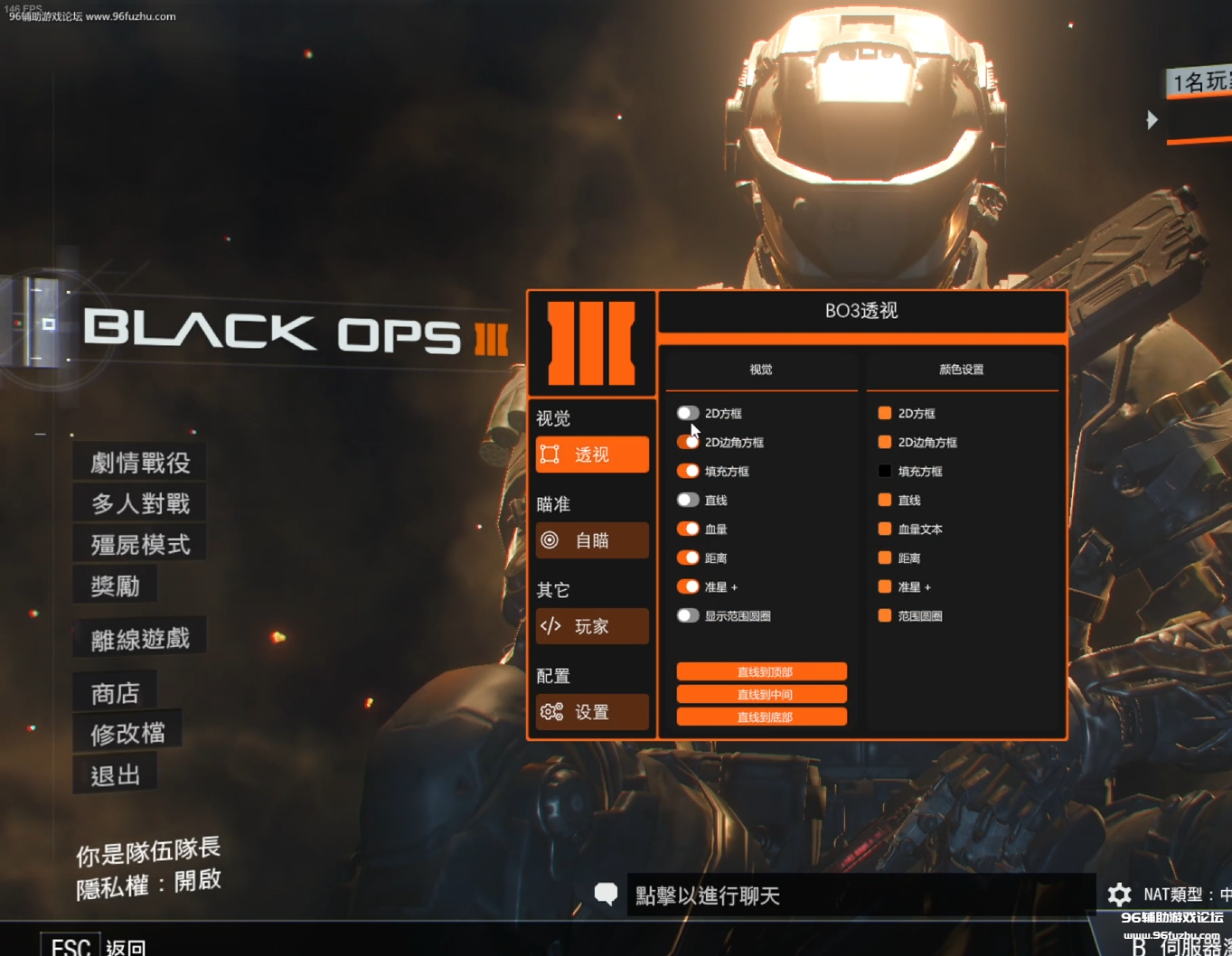The width and height of the screenshot is (1232, 956).
Task: Open the gear icon beside NAT類型
Action: coord(1119,895)
